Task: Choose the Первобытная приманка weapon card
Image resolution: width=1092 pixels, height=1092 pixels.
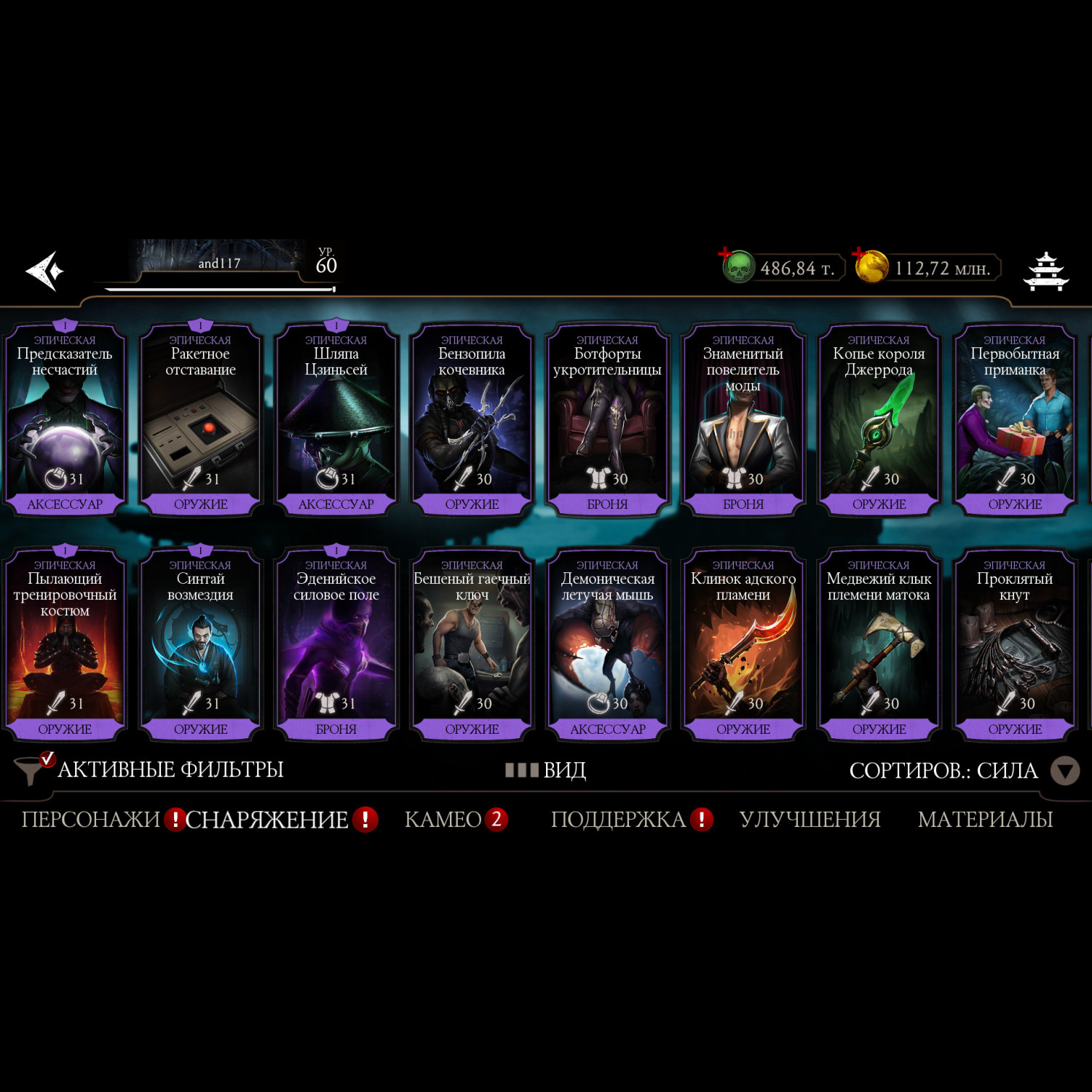Action: tap(1014, 420)
